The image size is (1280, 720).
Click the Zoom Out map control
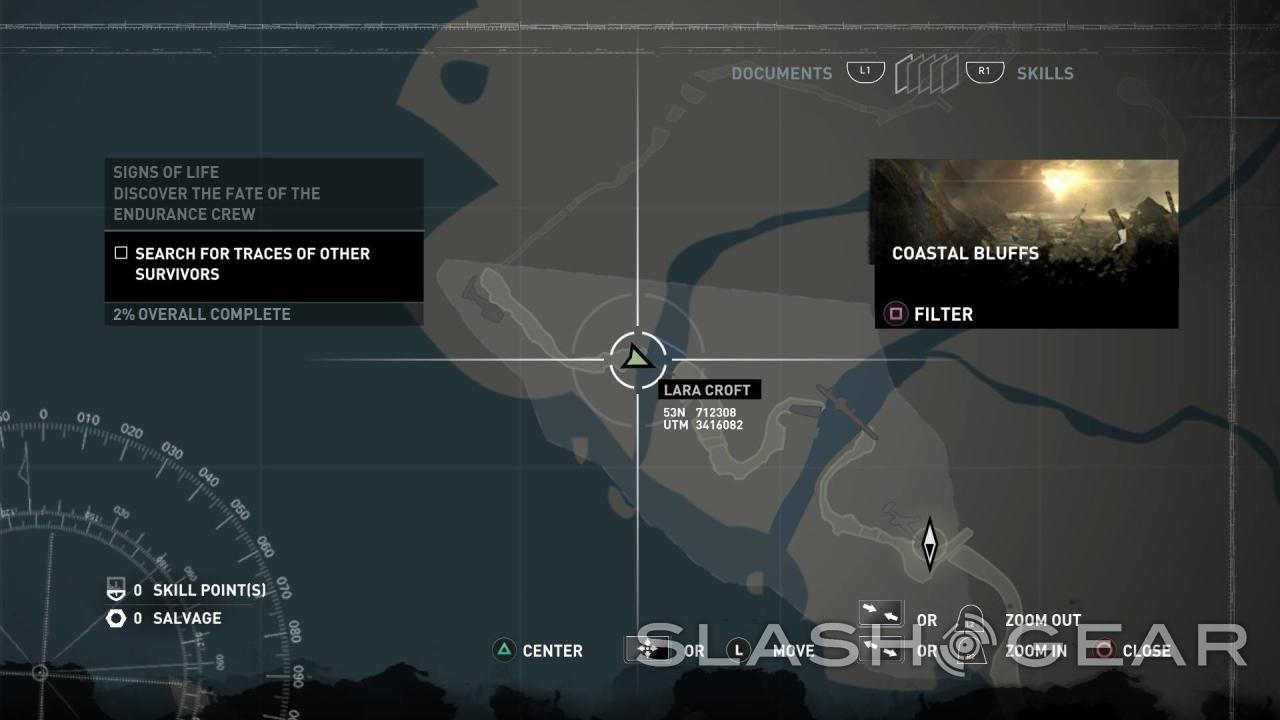point(1042,620)
